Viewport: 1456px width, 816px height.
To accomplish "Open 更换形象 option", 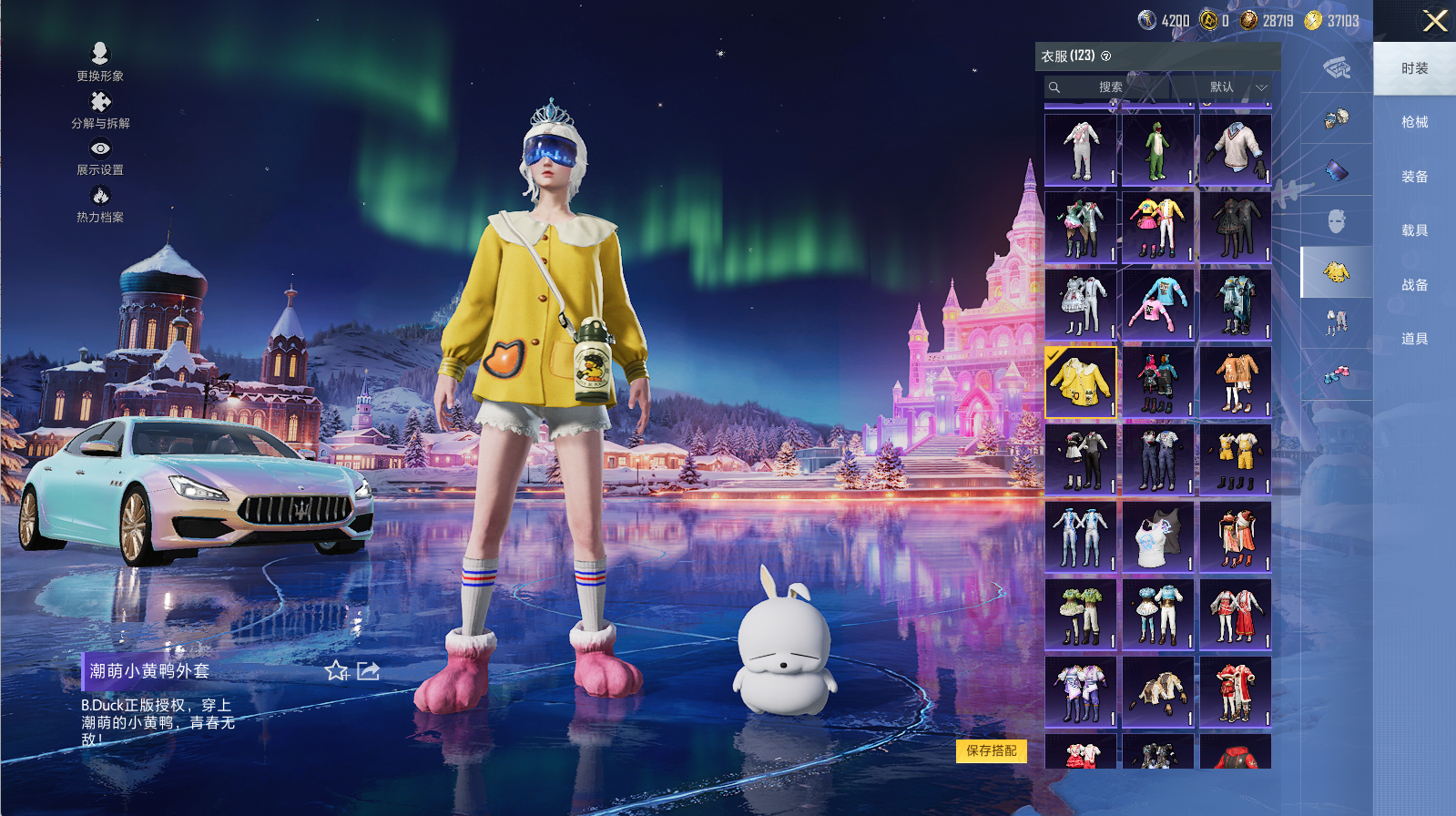I will coord(100,62).
